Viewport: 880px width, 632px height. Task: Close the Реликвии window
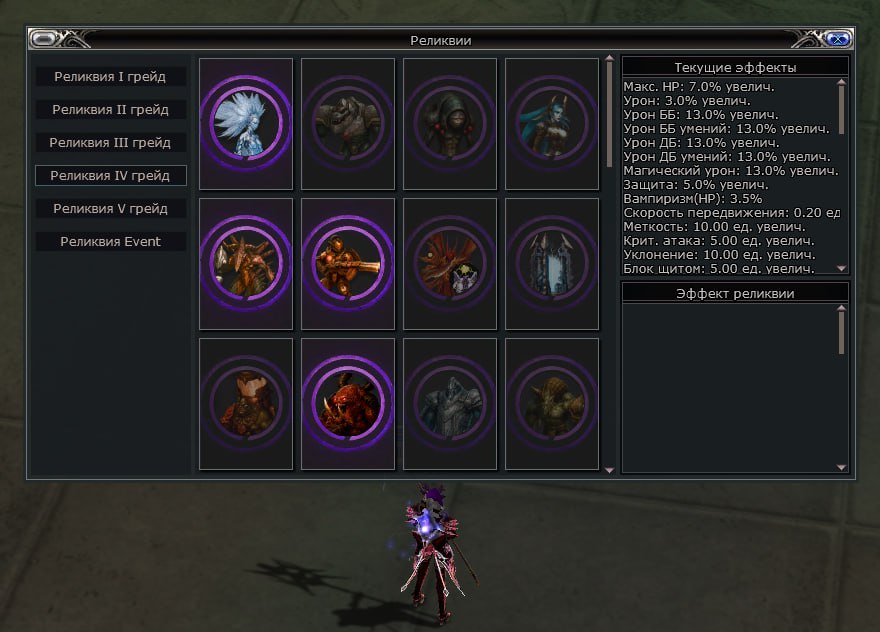click(838, 40)
